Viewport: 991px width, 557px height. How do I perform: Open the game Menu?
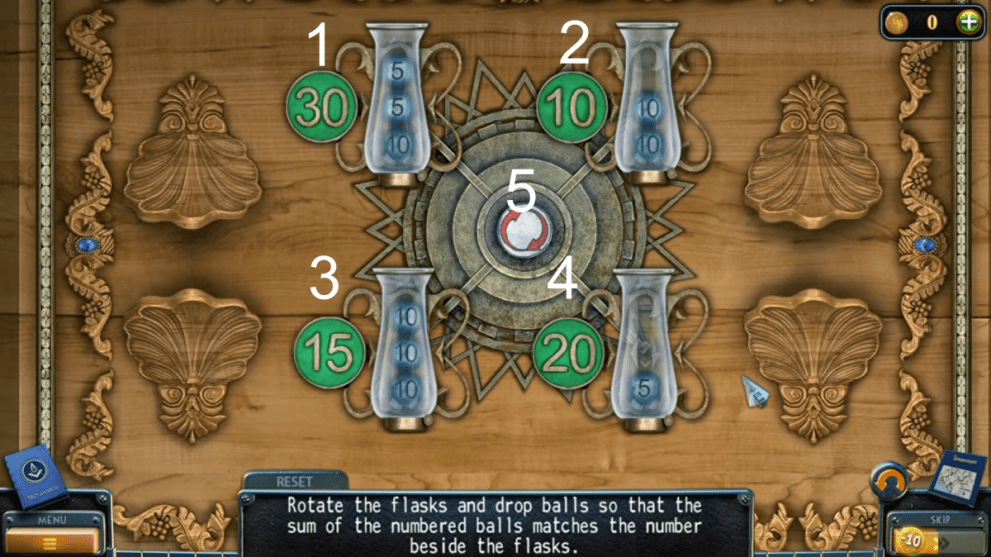(49, 535)
